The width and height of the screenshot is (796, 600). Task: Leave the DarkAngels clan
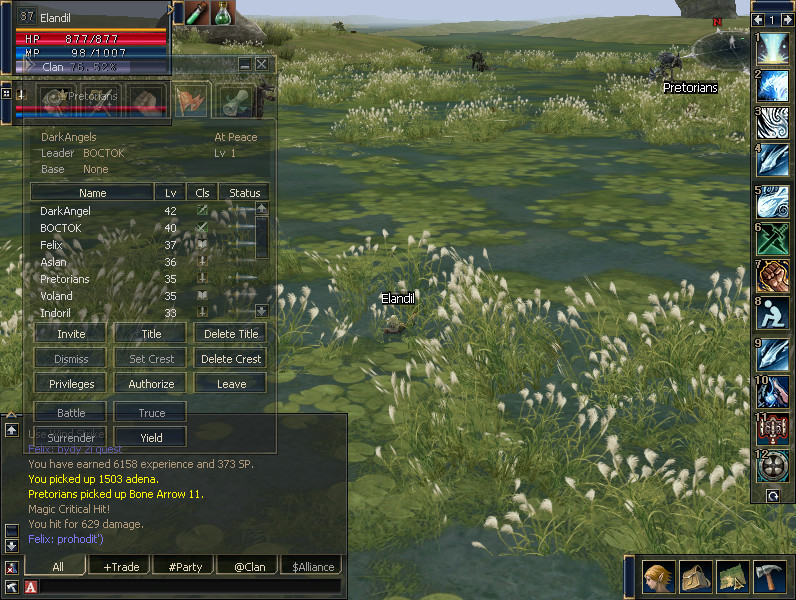click(x=230, y=384)
